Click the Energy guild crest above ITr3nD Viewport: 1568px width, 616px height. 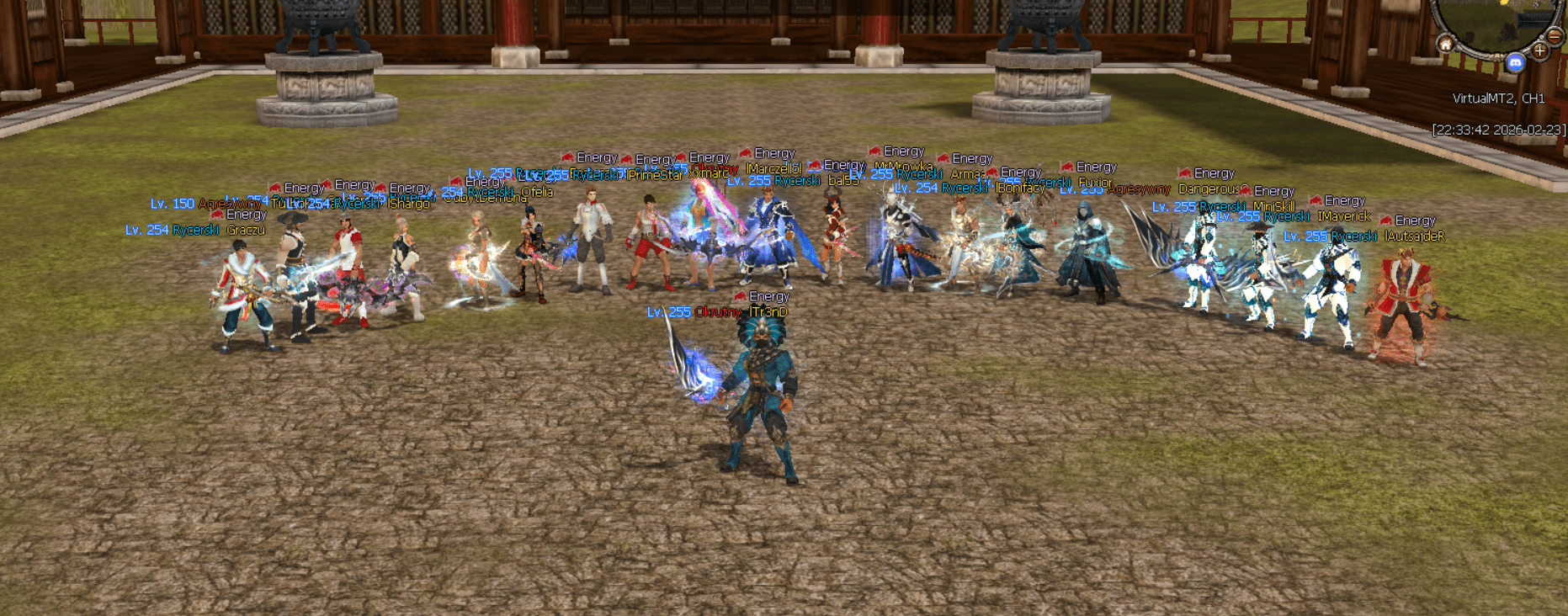click(740, 297)
